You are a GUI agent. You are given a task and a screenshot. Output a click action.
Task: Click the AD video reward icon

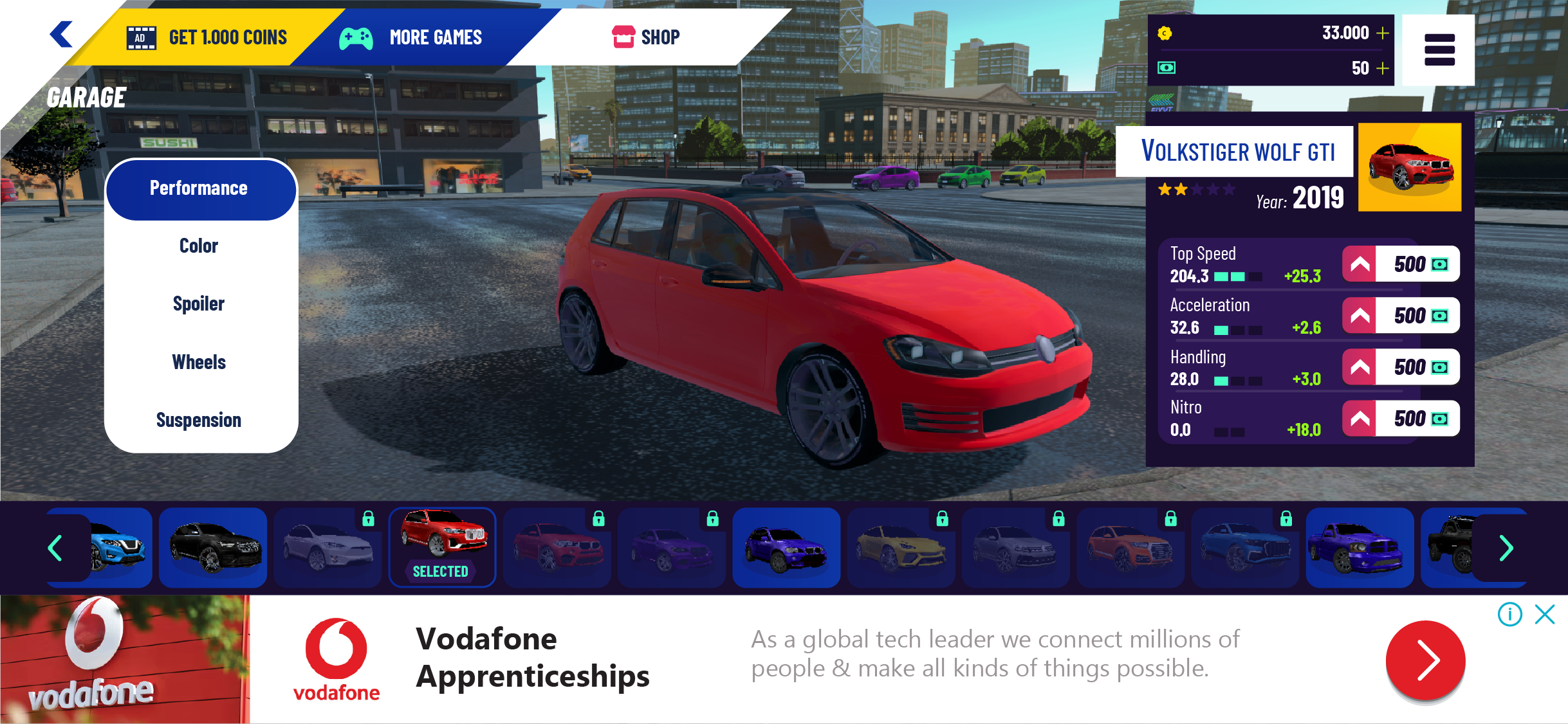click(x=142, y=37)
